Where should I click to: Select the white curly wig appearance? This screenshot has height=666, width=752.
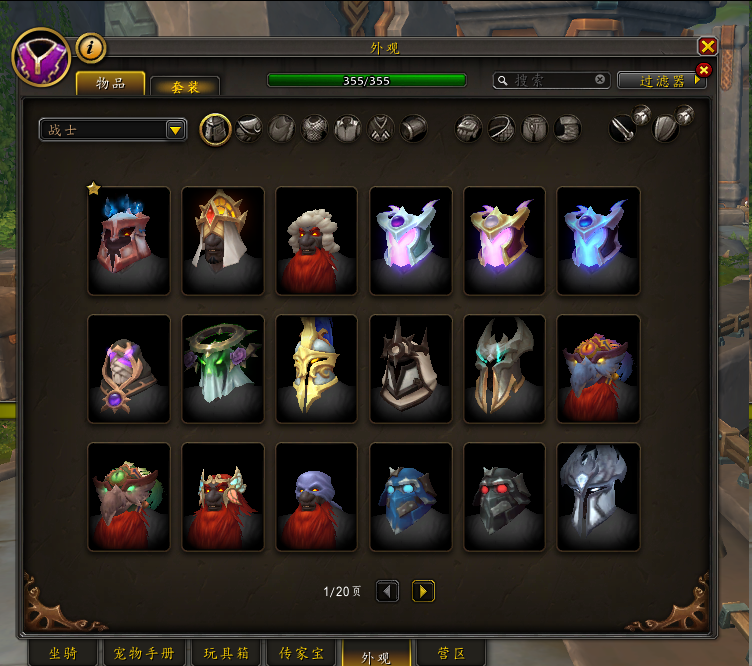[x=316, y=240]
